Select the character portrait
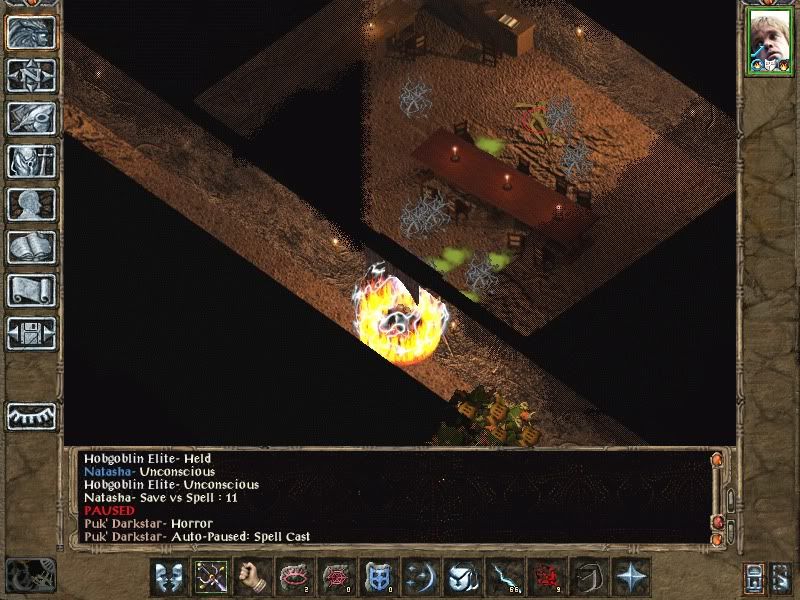 pos(768,43)
